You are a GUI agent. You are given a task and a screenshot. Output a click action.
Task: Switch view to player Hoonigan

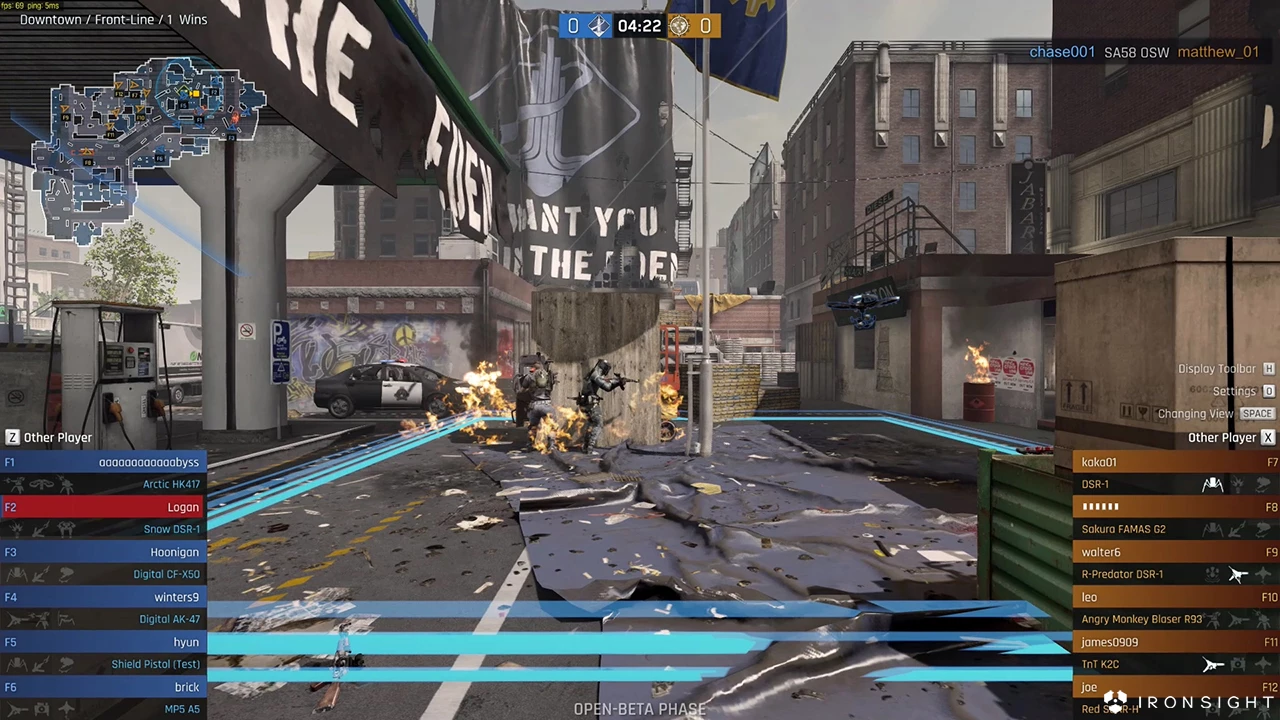click(x=103, y=552)
